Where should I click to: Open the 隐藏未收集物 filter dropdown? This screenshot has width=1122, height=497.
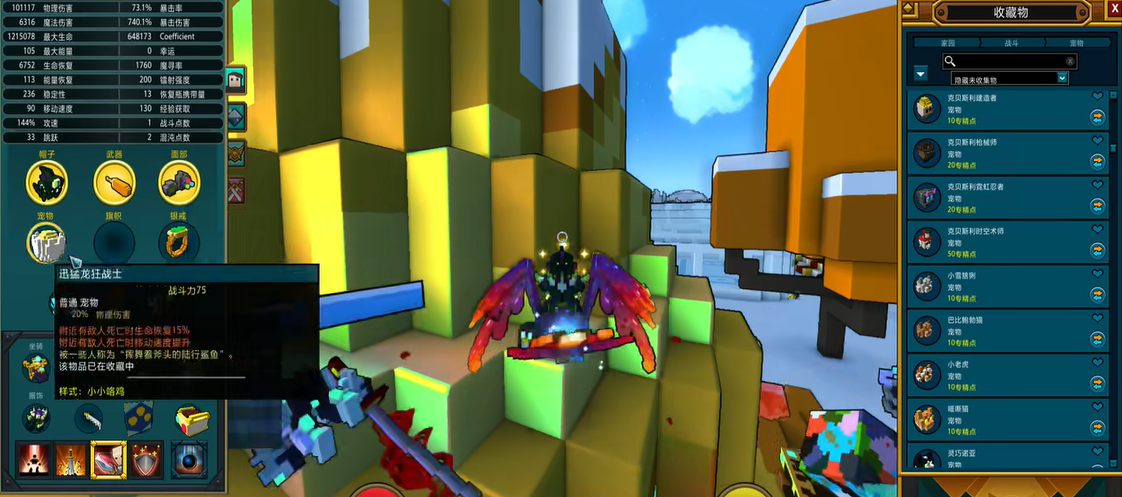(1063, 78)
